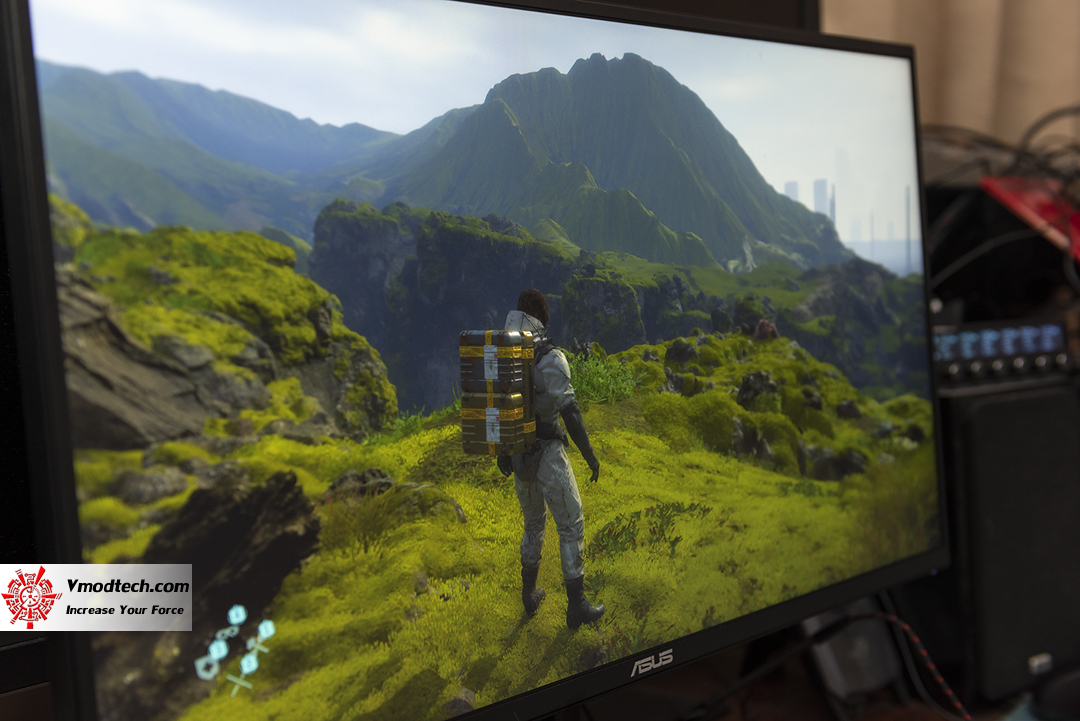Click the glowing blue cargo status HUD cluster
This screenshot has height=721, width=1080.
pyautogui.click(x=236, y=648)
